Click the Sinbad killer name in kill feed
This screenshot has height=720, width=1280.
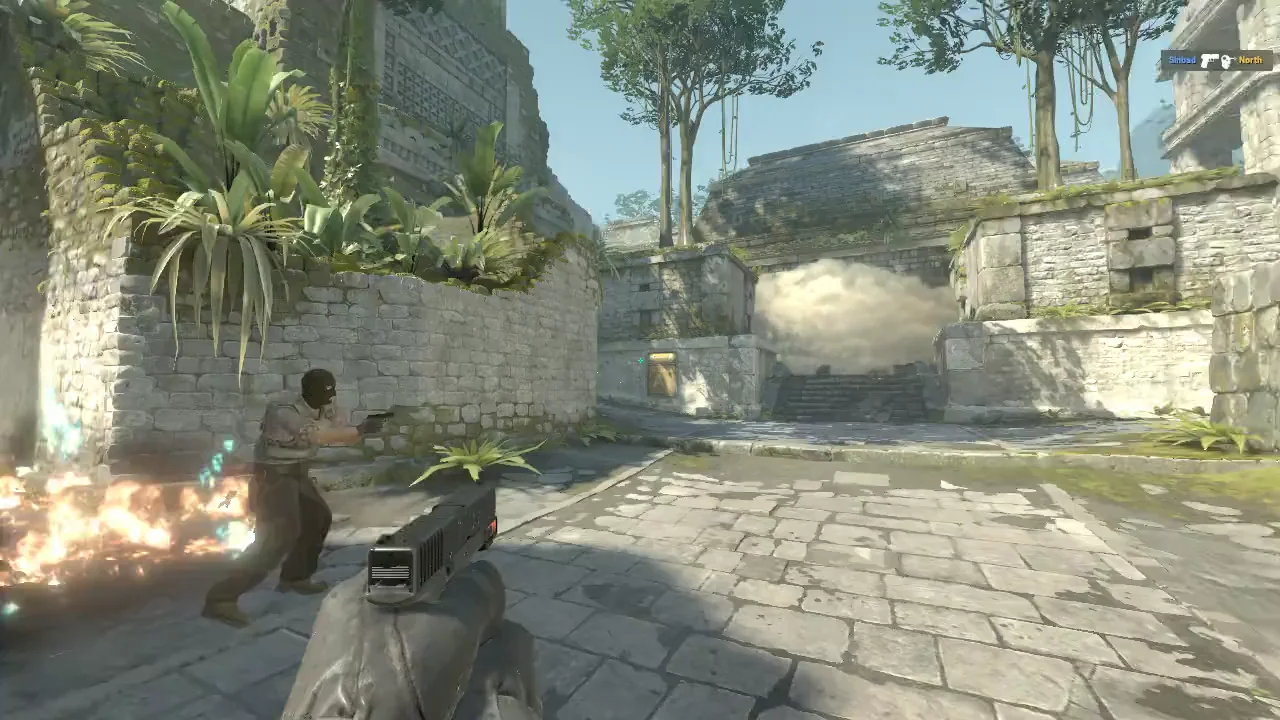click(1180, 61)
